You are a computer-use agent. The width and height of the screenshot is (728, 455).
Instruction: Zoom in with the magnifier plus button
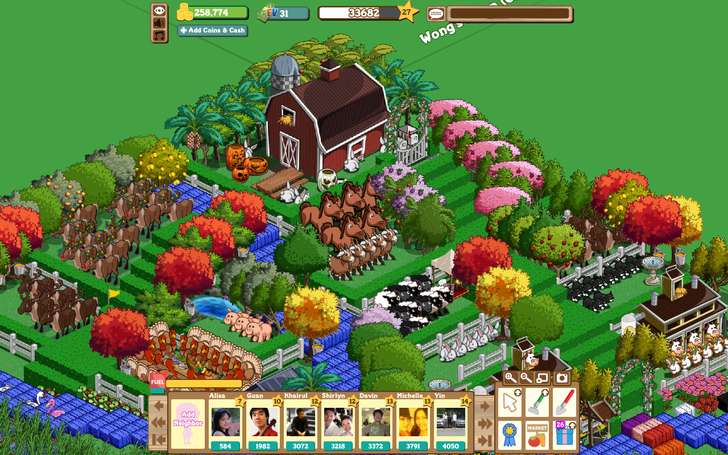point(510,378)
